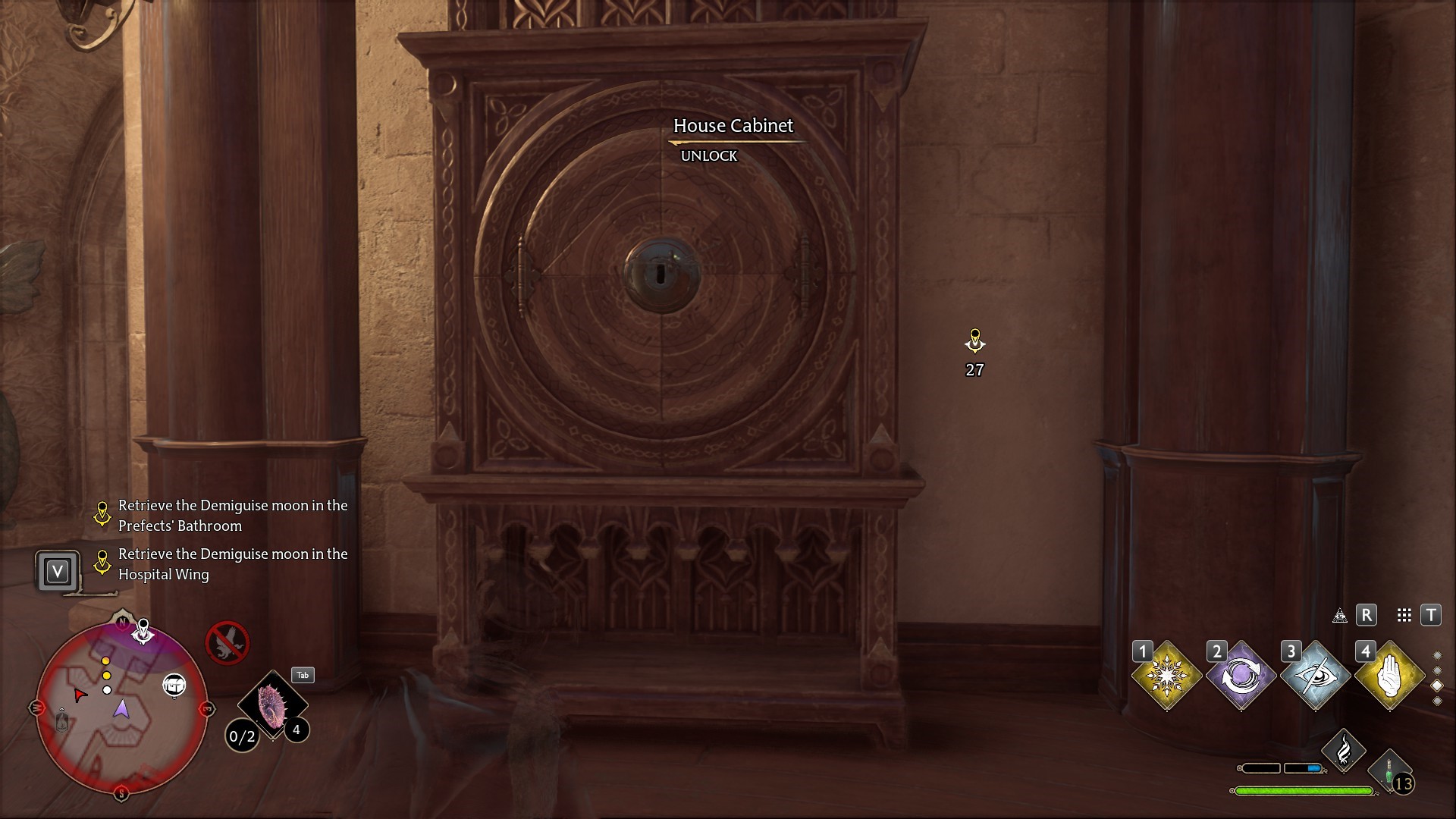Screen dimensions: 1456x819
Task: Click the yellow waypoint marker showing 27
Action: click(x=974, y=342)
